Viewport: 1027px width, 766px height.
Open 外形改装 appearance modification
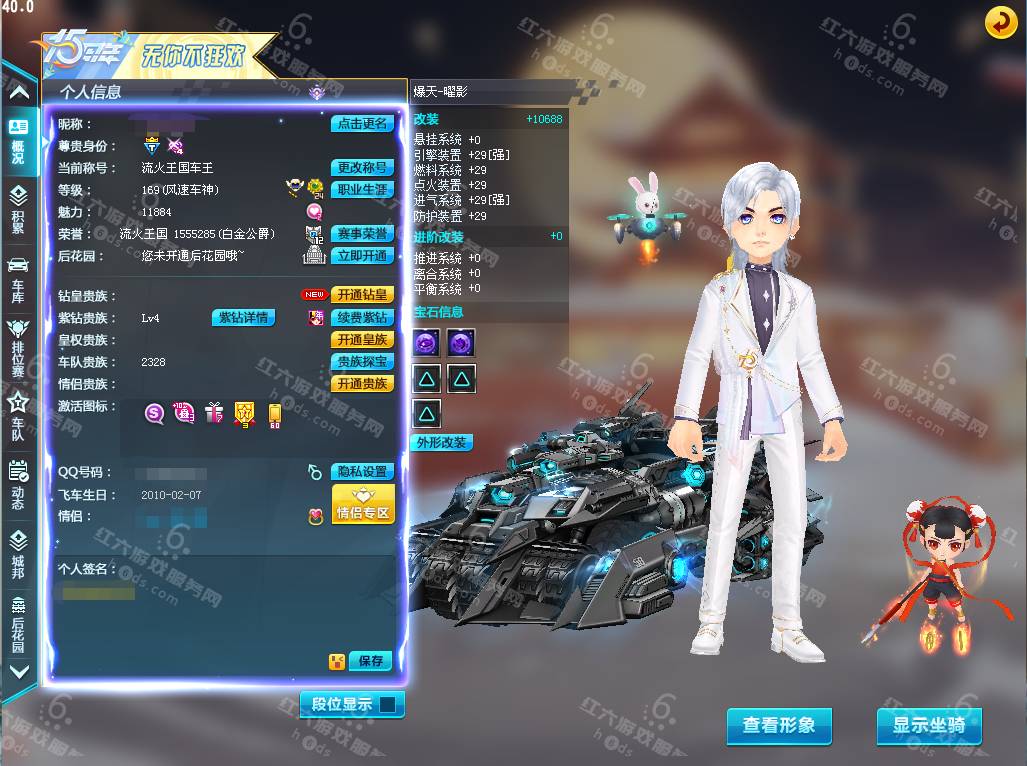441,443
